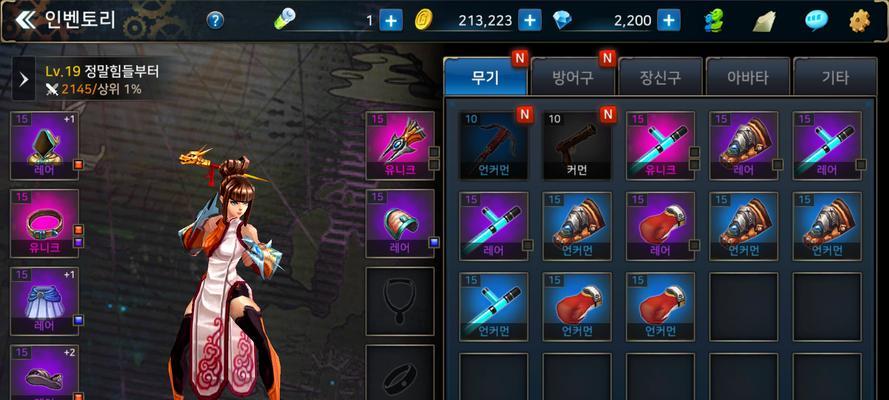Open the settings gear icon
Screen dimensions: 889x400
(859, 20)
